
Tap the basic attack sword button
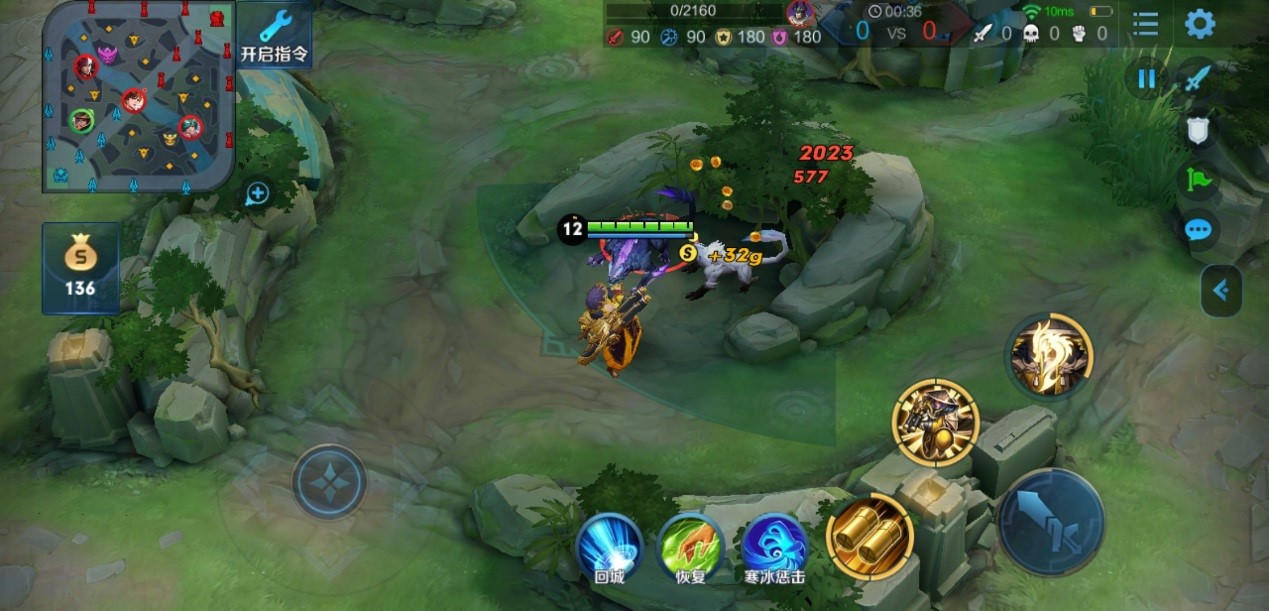coord(1050,521)
